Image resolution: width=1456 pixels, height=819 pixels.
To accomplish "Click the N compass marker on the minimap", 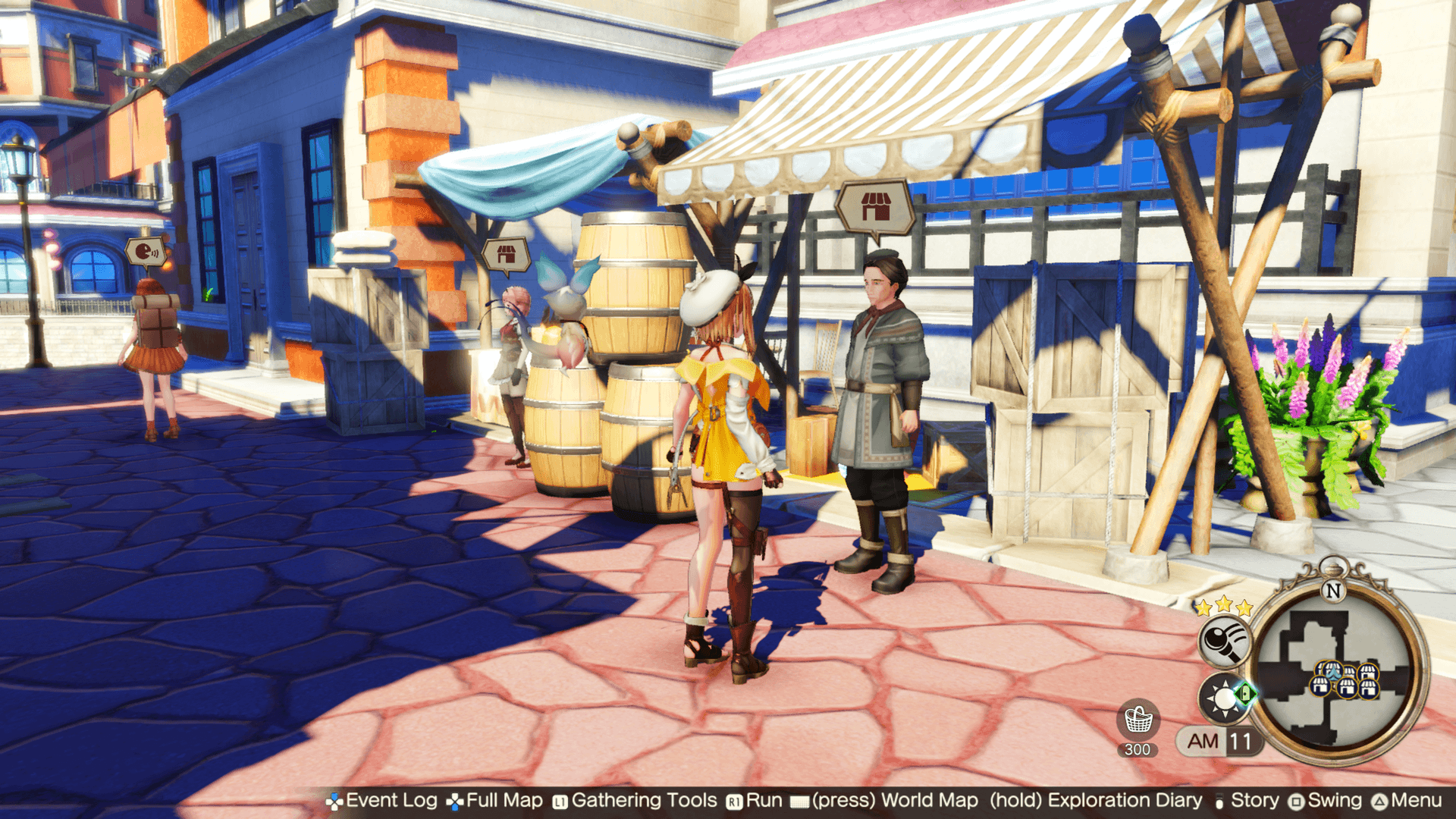I will point(1332,589).
